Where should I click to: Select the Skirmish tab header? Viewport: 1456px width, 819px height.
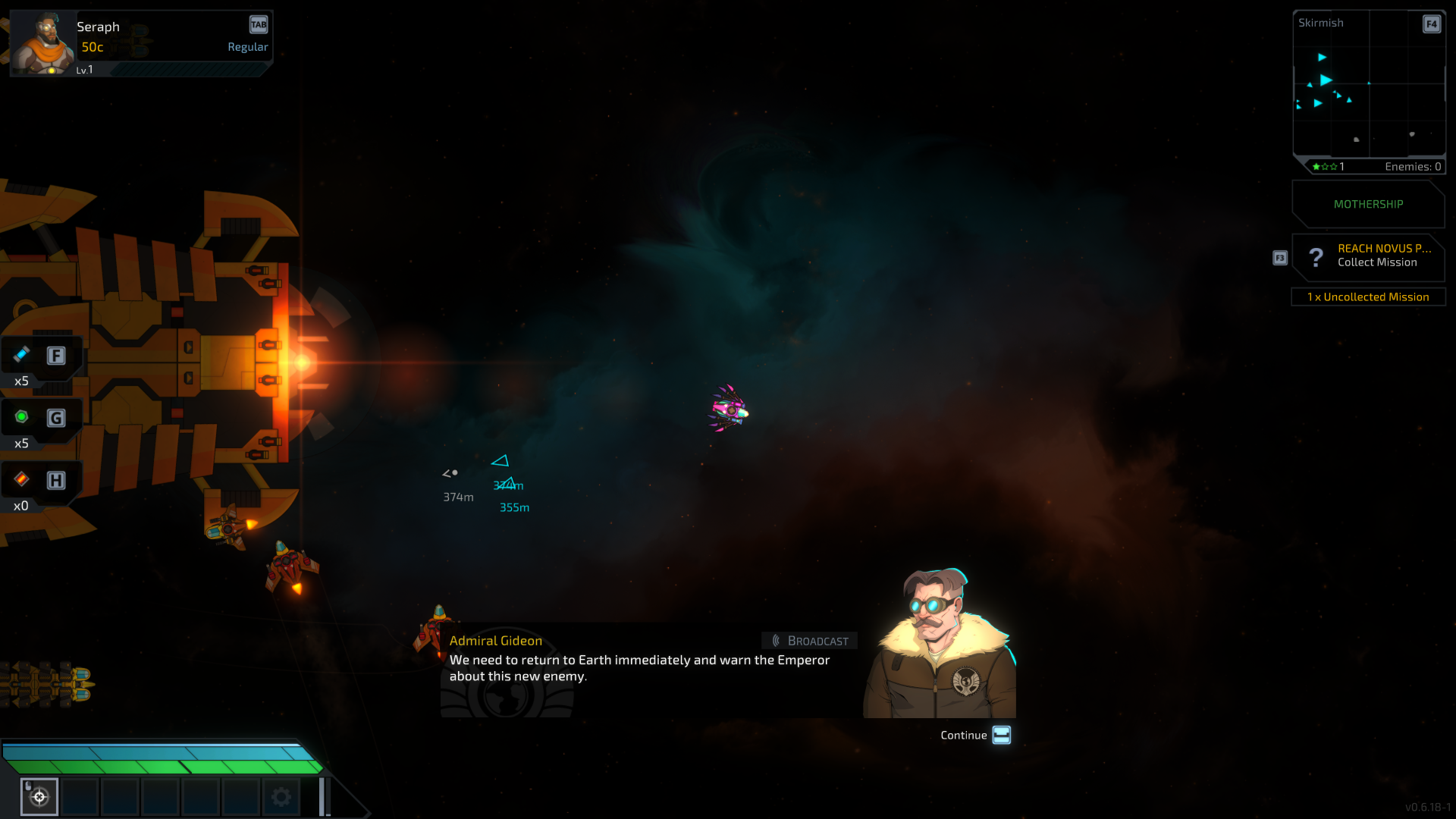1321,23
